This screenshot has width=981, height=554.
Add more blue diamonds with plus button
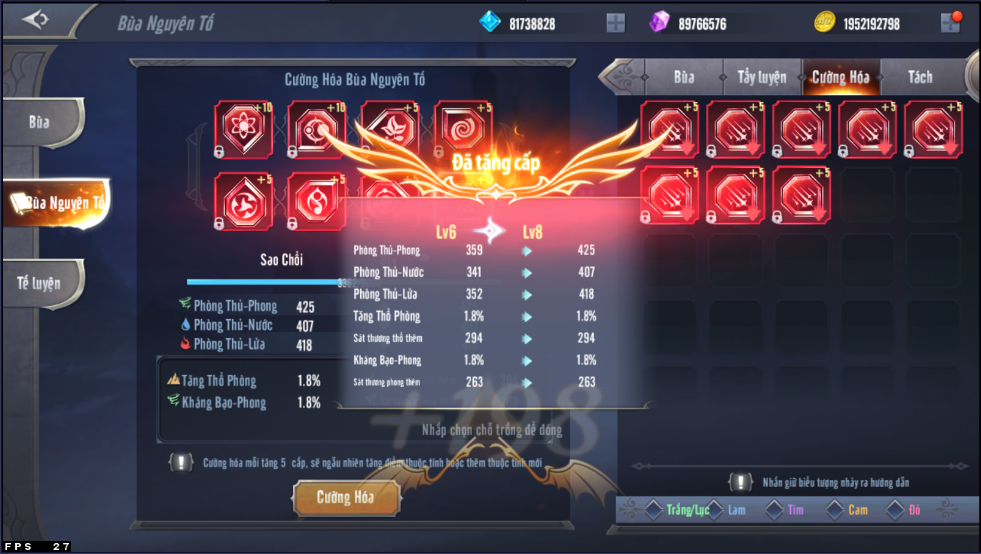coord(616,23)
